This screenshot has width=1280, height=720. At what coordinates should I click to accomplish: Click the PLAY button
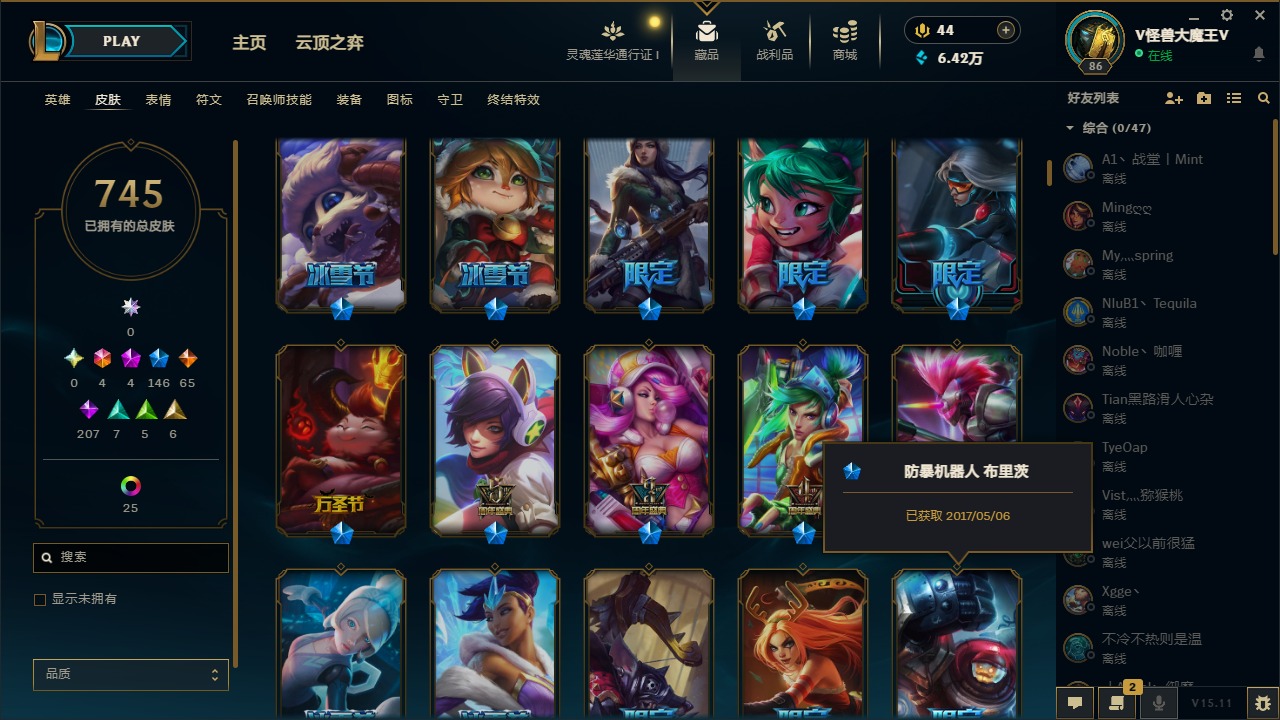tap(121, 41)
